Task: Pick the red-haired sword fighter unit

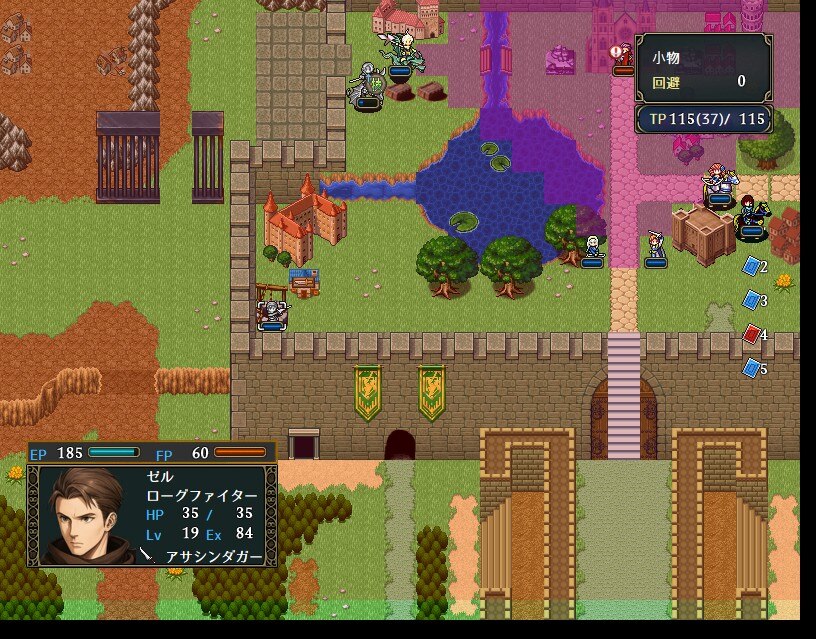Action: pyautogui.click(x=655, y=246)
